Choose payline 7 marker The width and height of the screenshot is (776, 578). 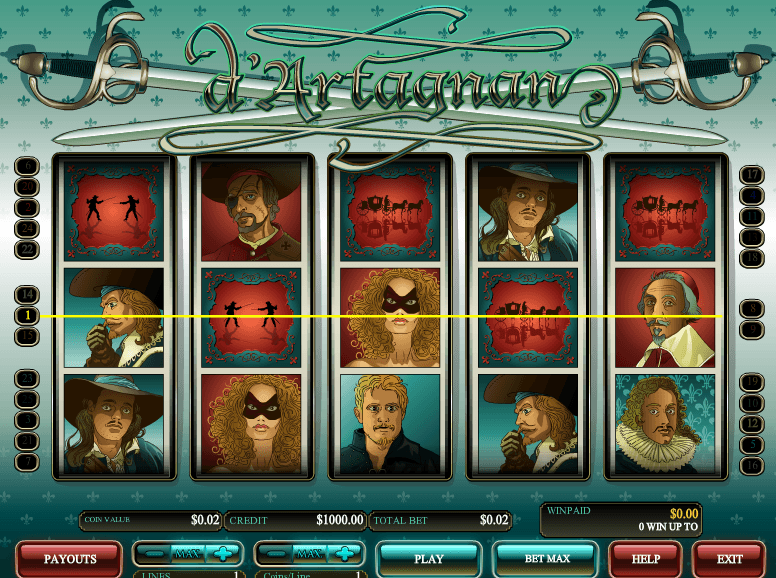tap(27, 463)
